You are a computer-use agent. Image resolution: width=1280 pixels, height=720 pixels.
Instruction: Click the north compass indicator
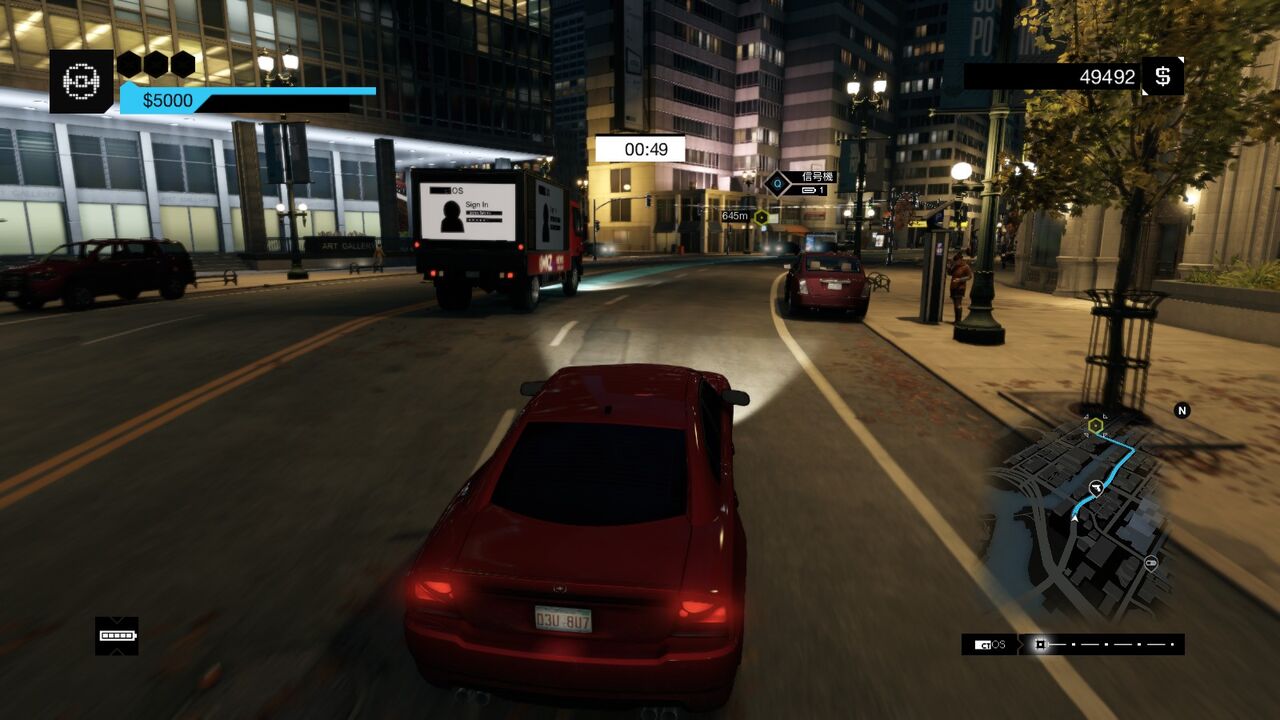click(1182, 410)
